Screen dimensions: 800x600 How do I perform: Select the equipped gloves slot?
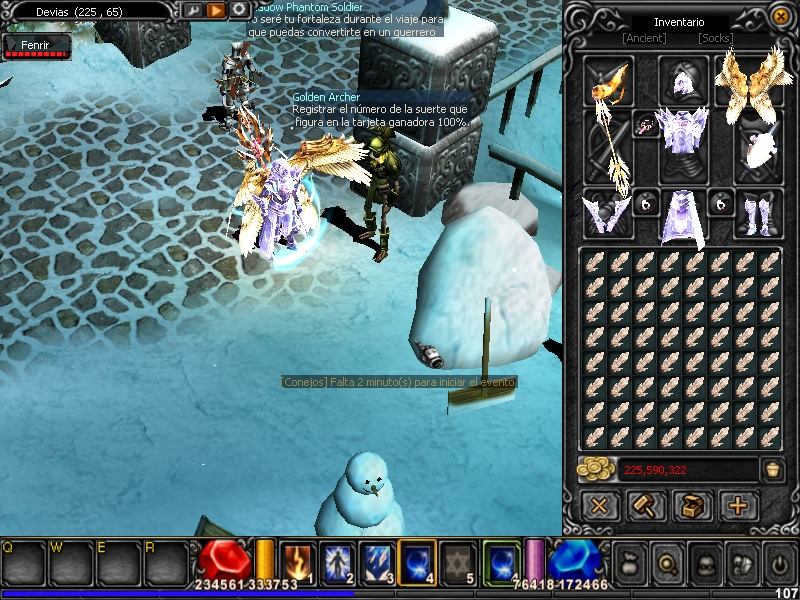click(x=607, y=214)
